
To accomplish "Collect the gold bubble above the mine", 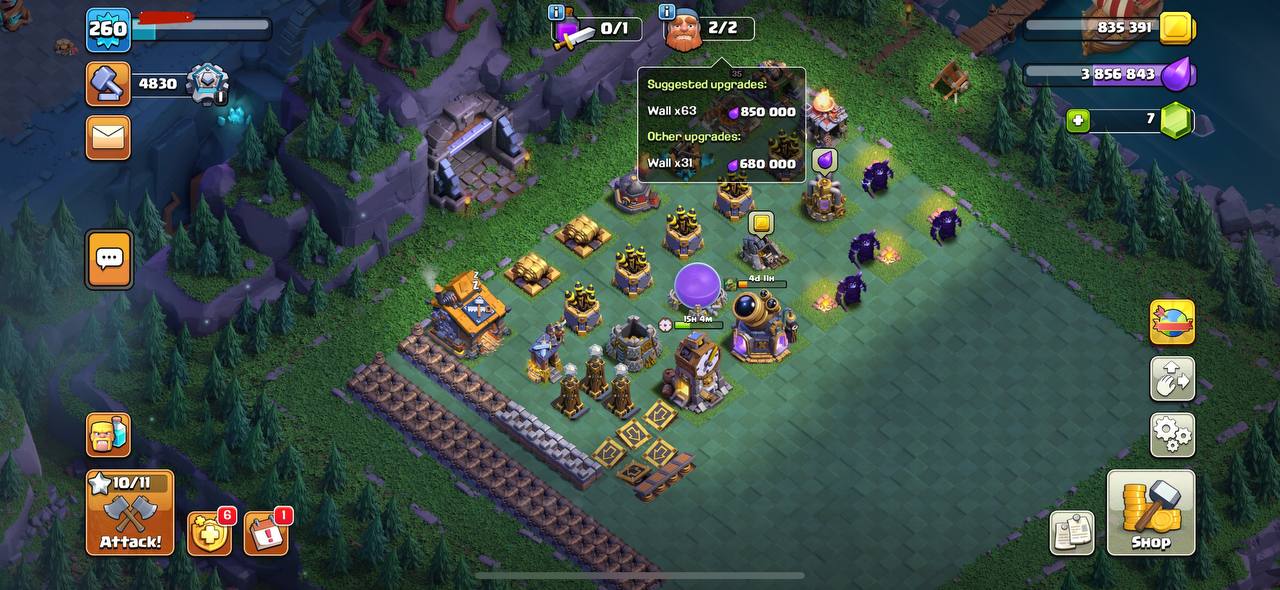I will click(761, 223).
